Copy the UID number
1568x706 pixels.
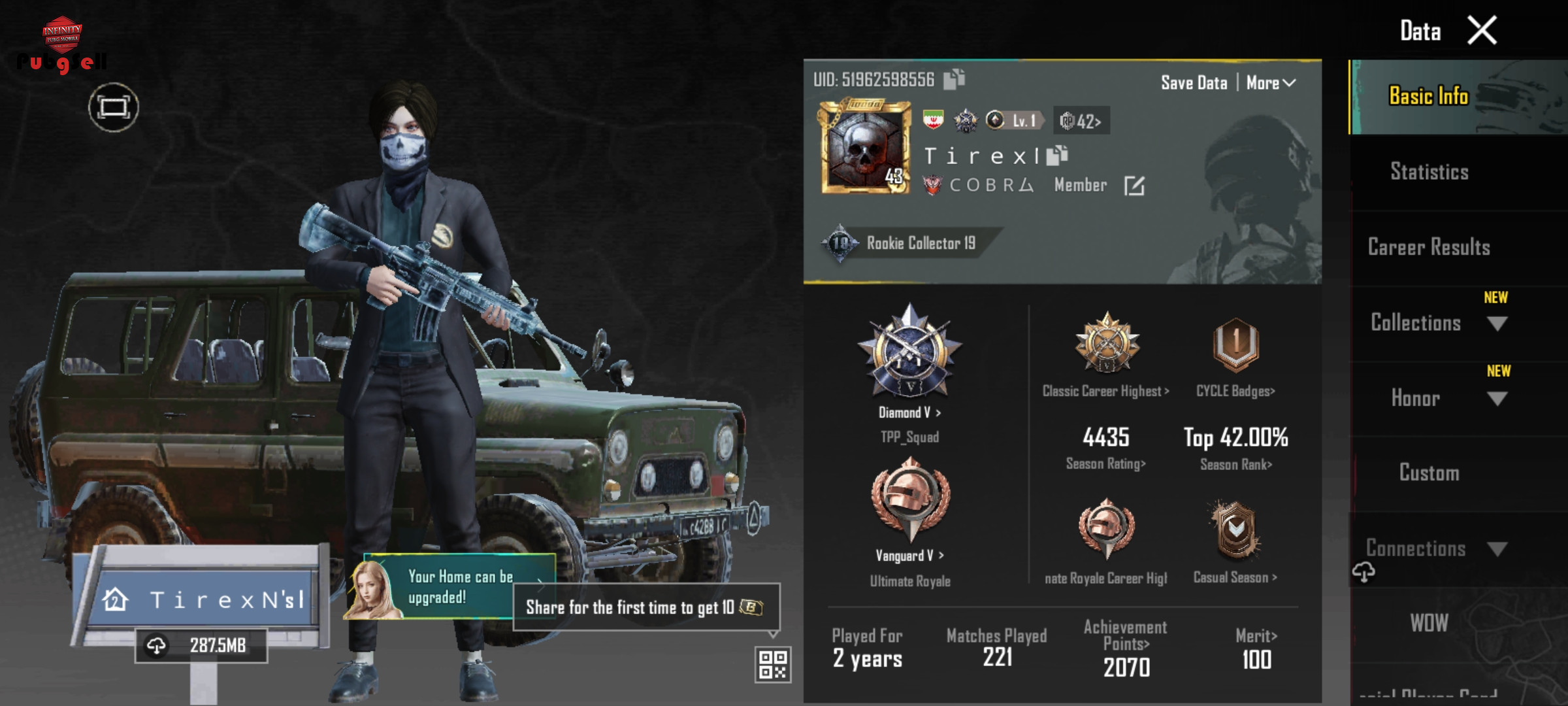tap(955, 79)
